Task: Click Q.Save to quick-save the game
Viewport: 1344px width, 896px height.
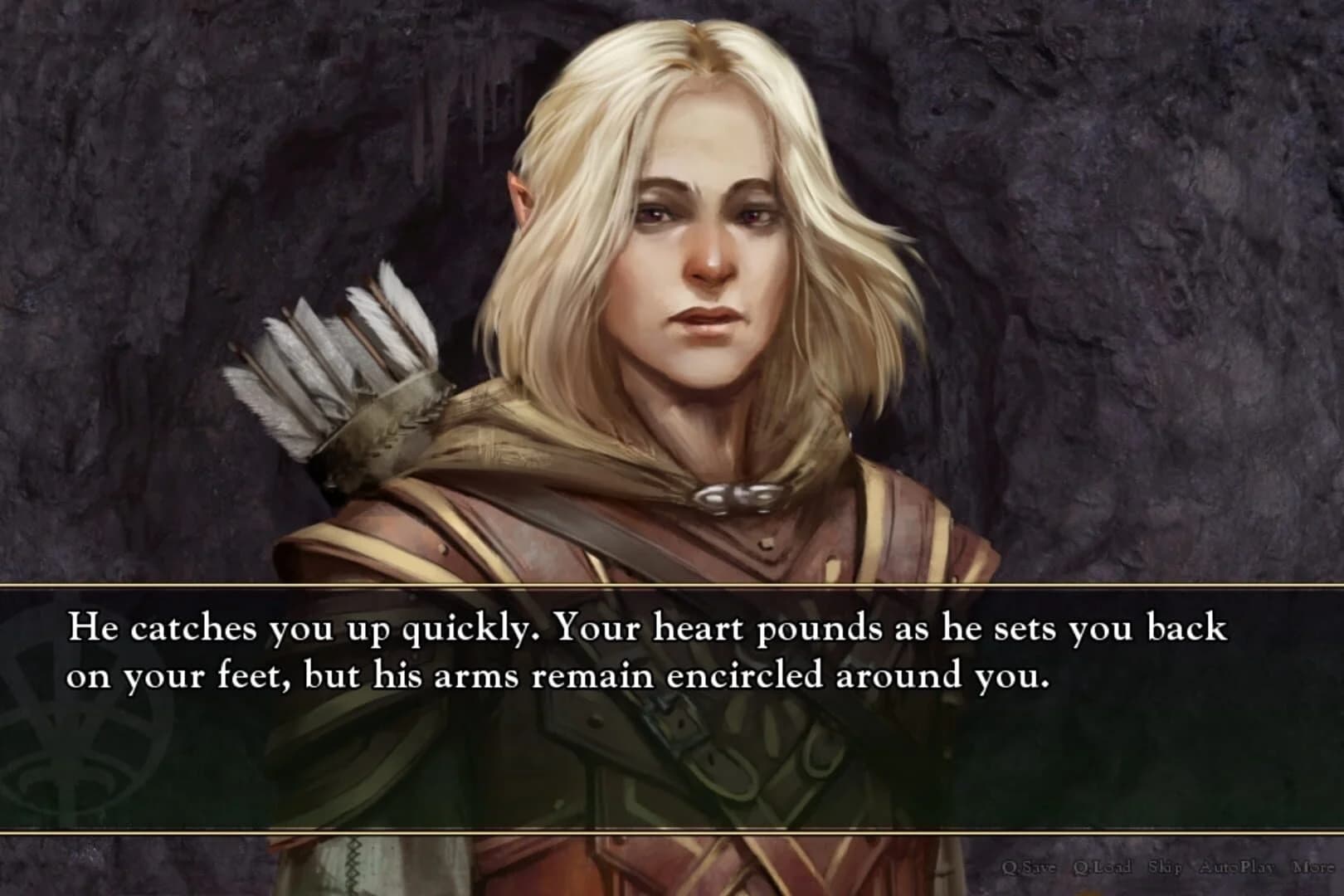Action: click(1030, 867)
